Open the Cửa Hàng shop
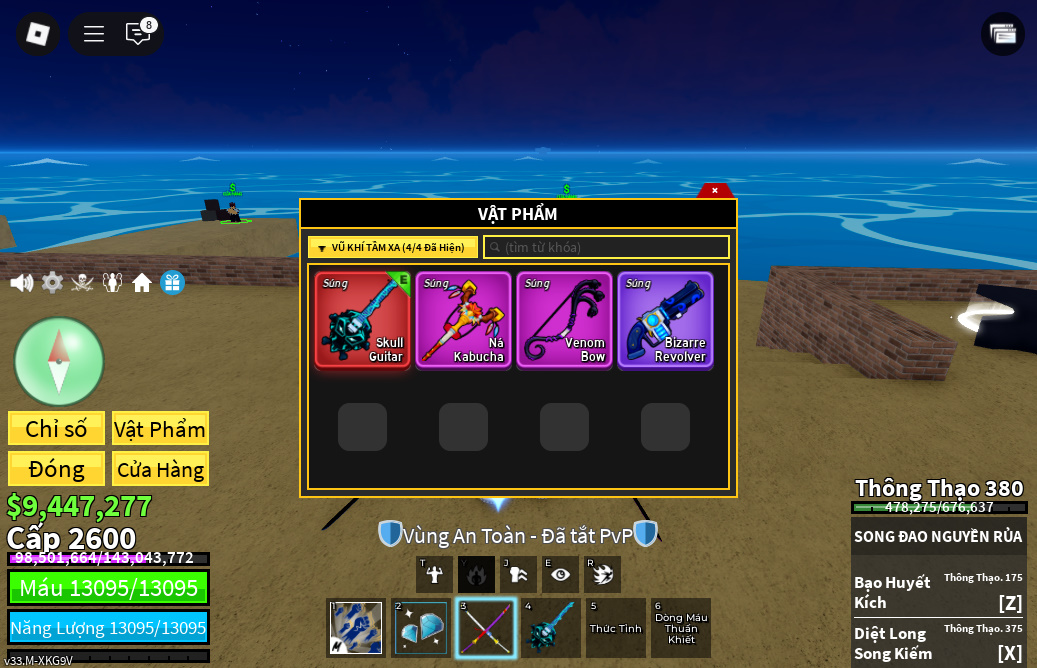This screenshot has height=668, width=1037. pos(160,469)
